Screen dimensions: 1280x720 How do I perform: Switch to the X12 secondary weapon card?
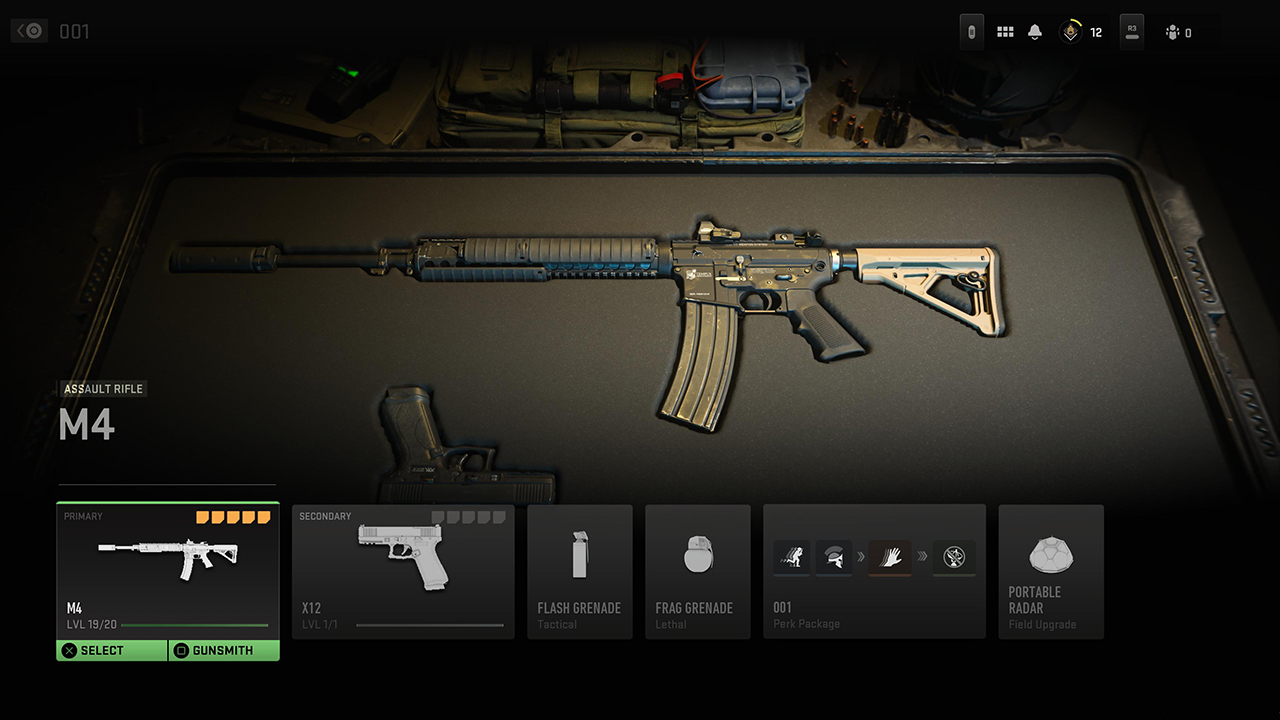click(403, 572)
